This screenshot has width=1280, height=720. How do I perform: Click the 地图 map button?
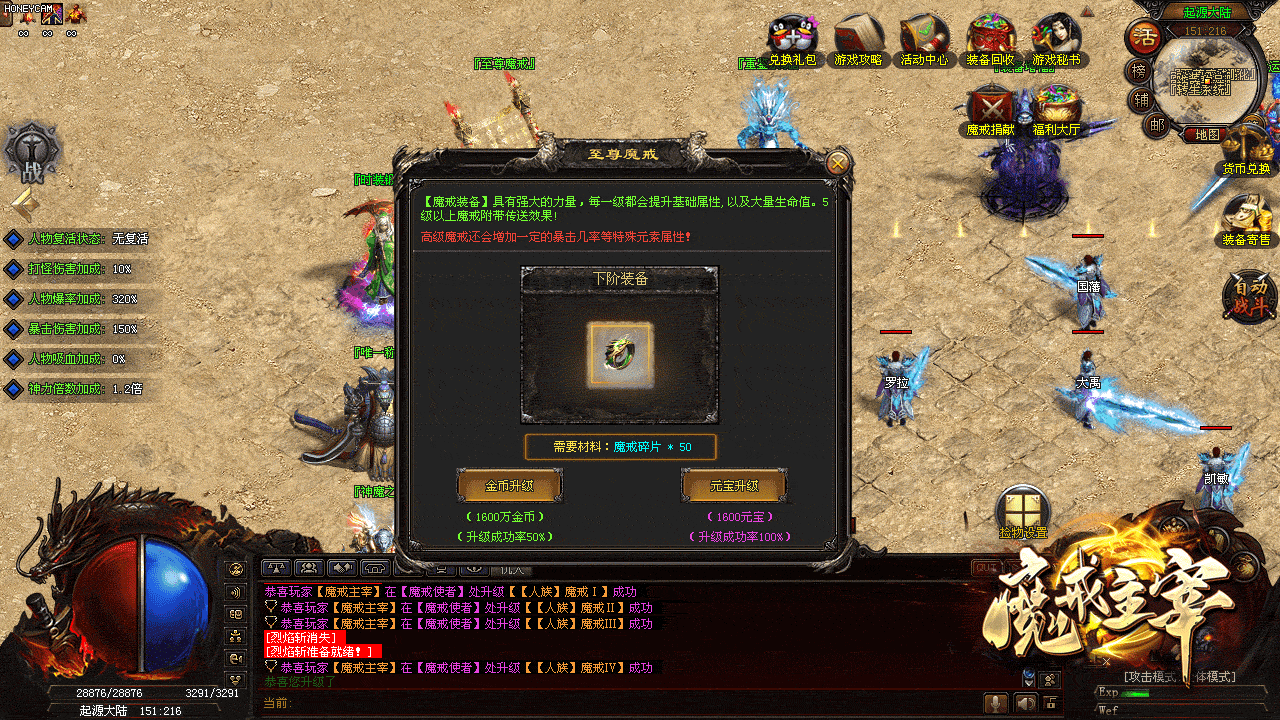pyautogui.click(x=1207, y=134)
